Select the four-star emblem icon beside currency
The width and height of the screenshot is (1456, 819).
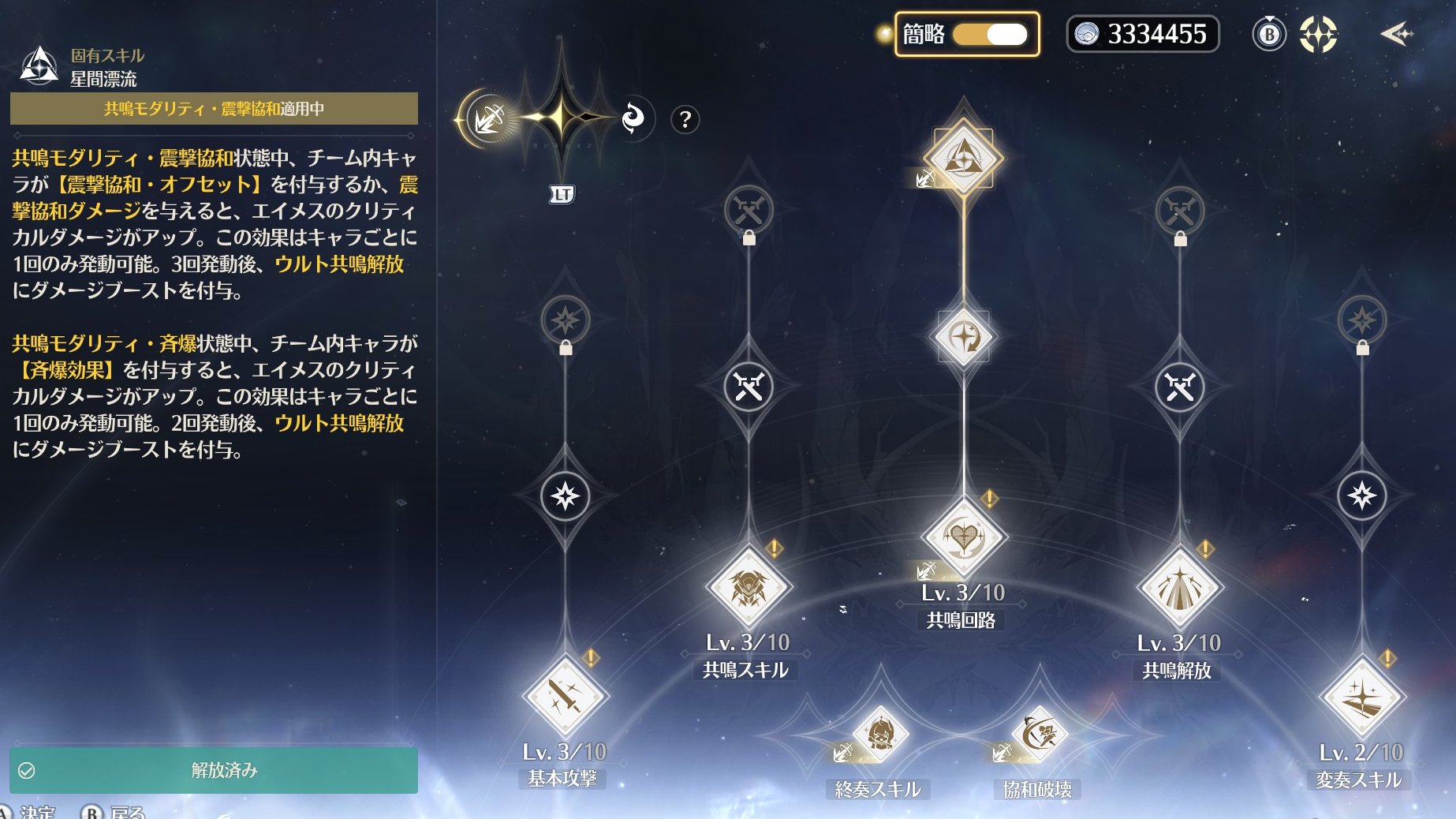(1318, 35)
